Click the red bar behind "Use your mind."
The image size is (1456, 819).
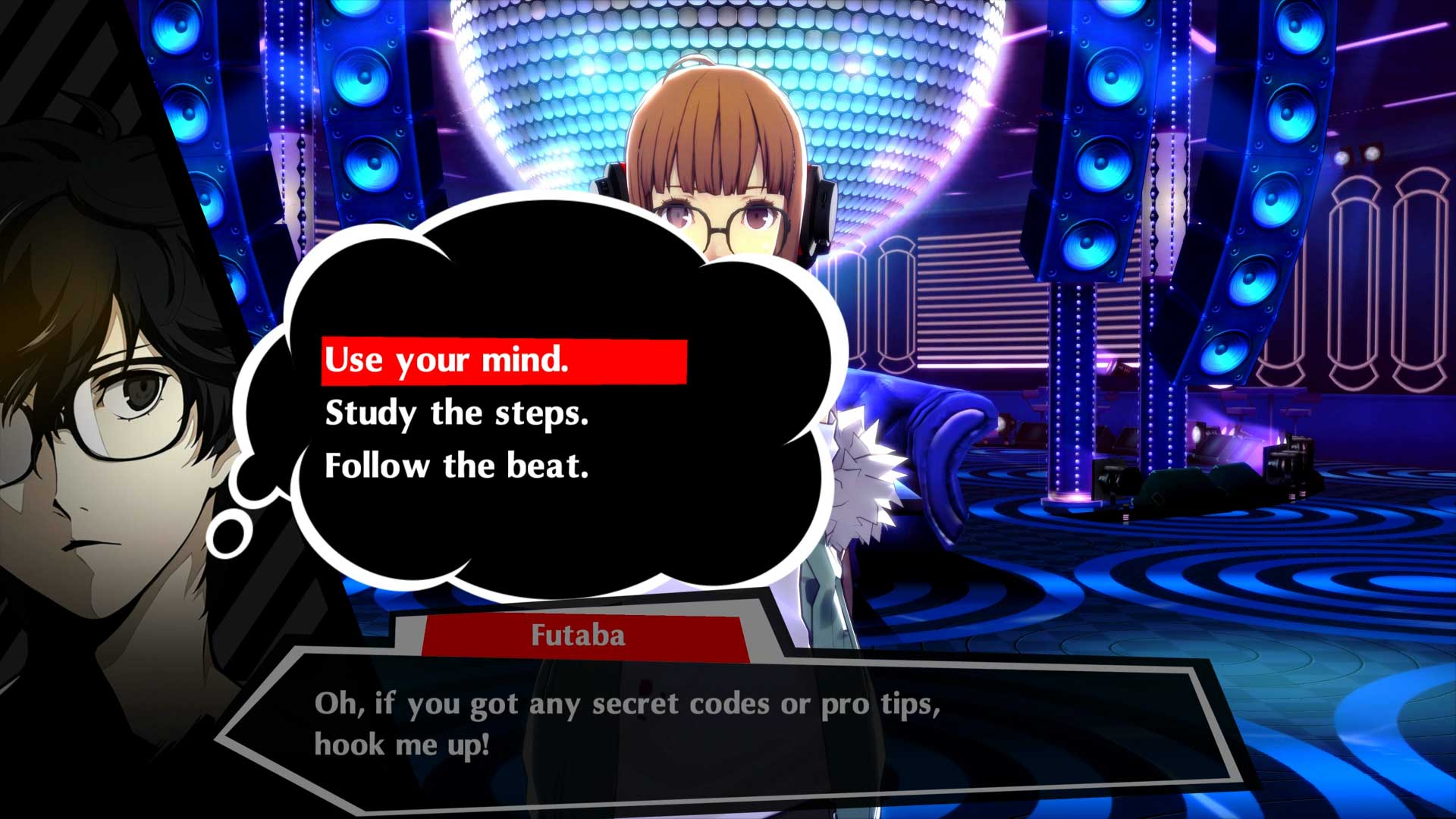point(645,362)
